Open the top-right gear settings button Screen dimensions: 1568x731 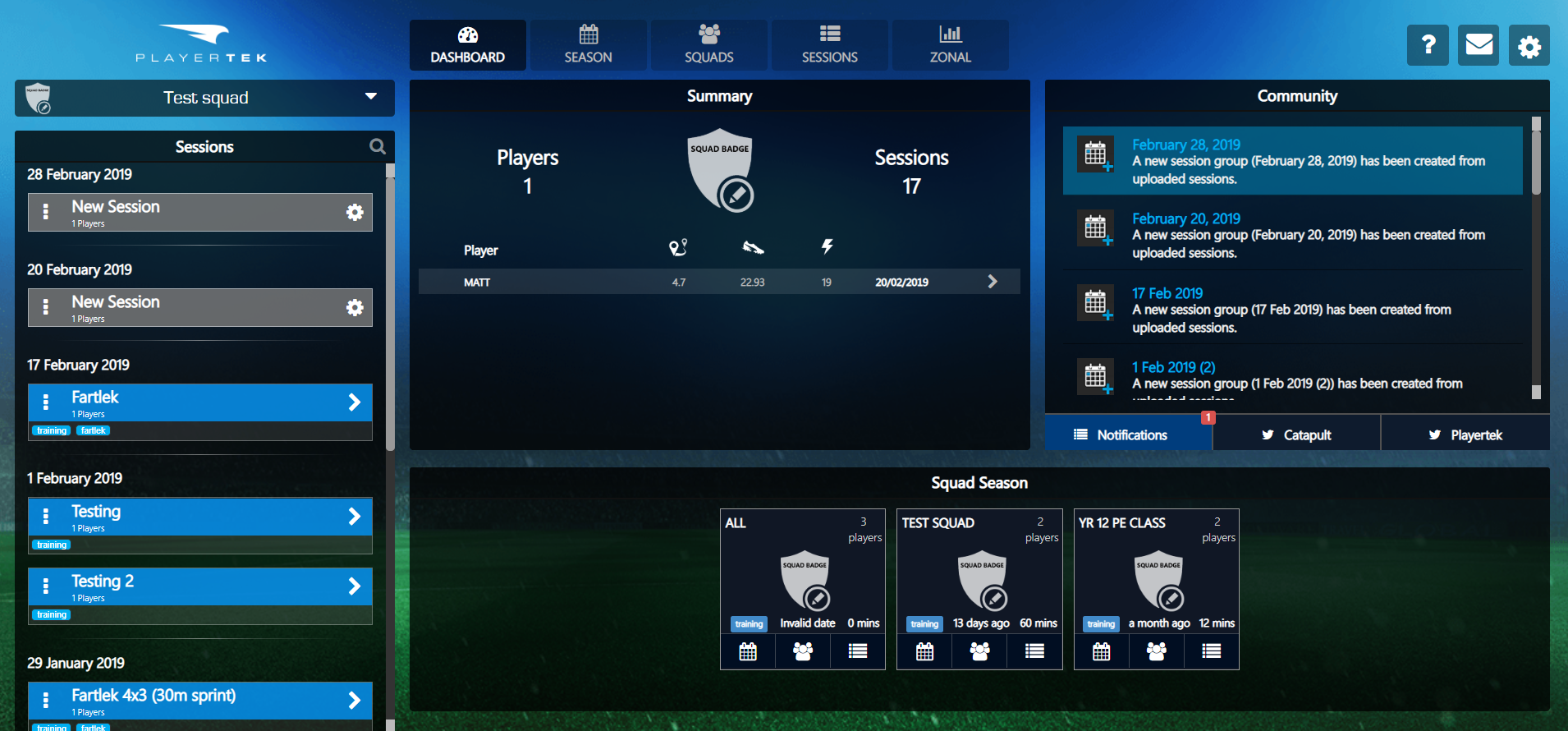(1529, 46)
